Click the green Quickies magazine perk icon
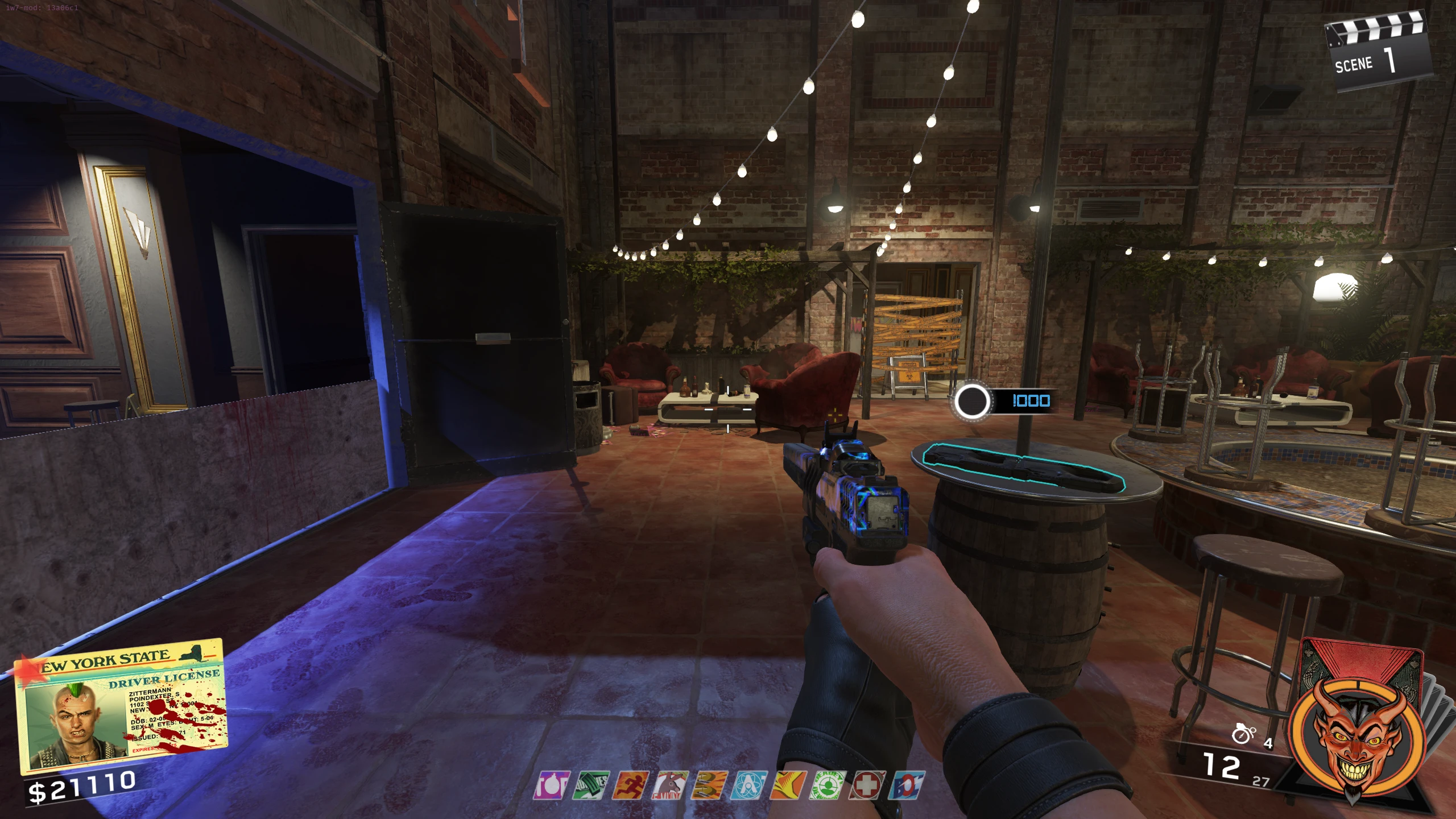 [591, 785]
